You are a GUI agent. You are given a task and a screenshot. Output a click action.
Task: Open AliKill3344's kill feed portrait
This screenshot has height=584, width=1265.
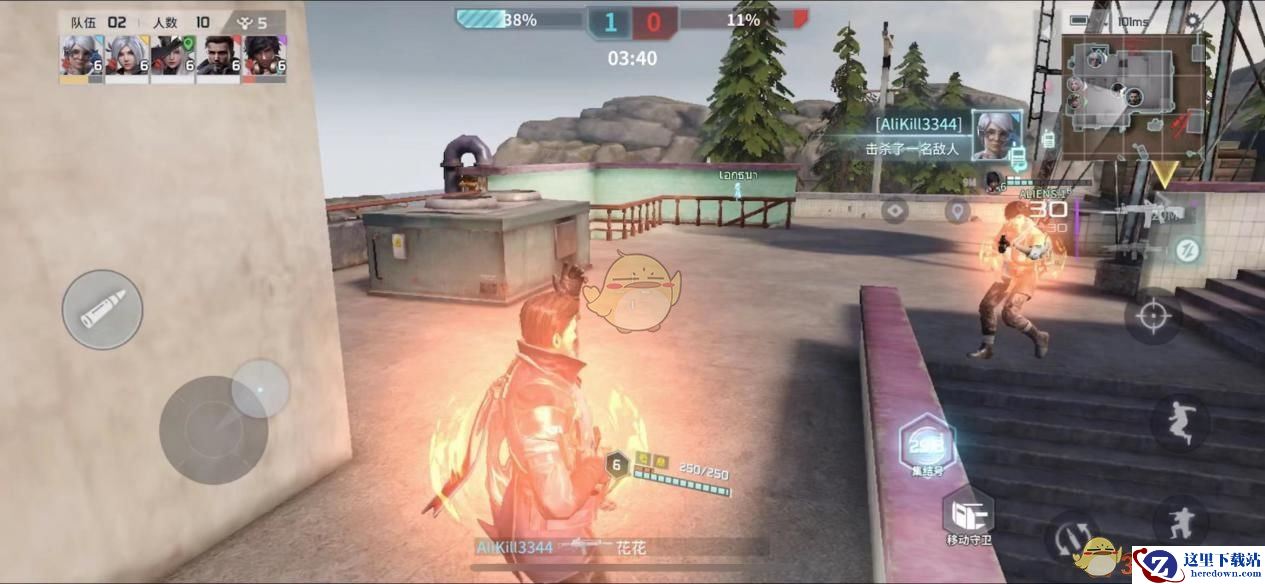point(997,136)
